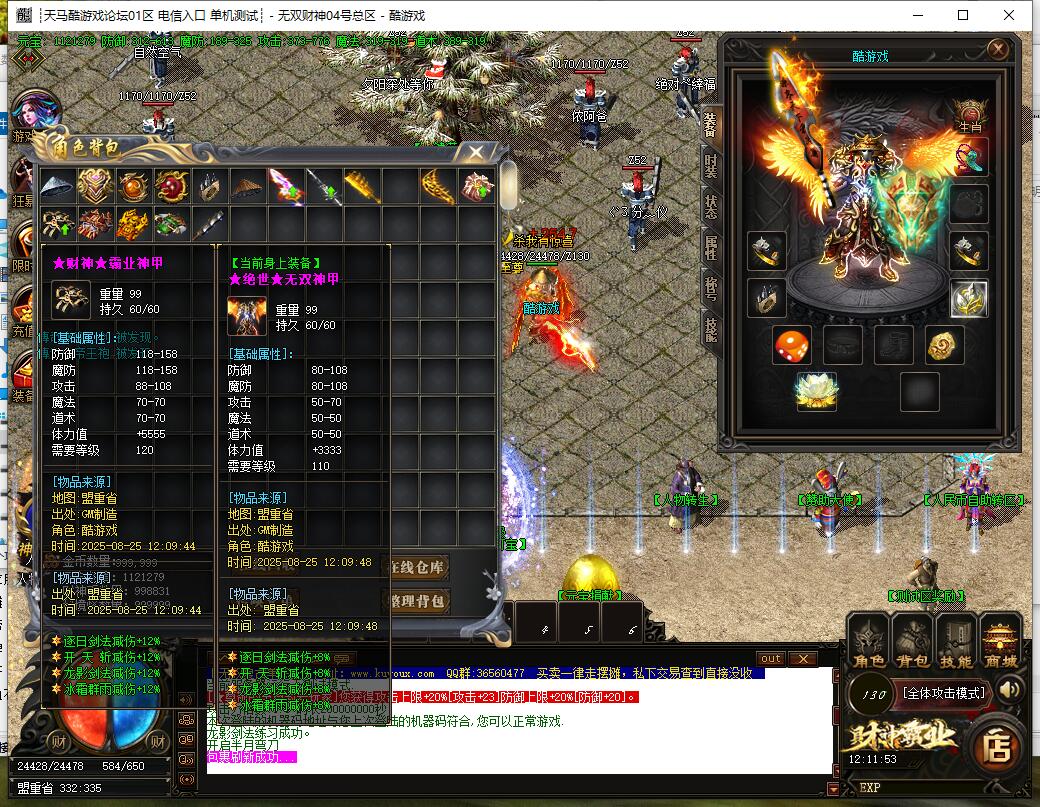Close the 角色背包 inventory window
This screenshot has height=807, width=1040.
pos(477,152)
